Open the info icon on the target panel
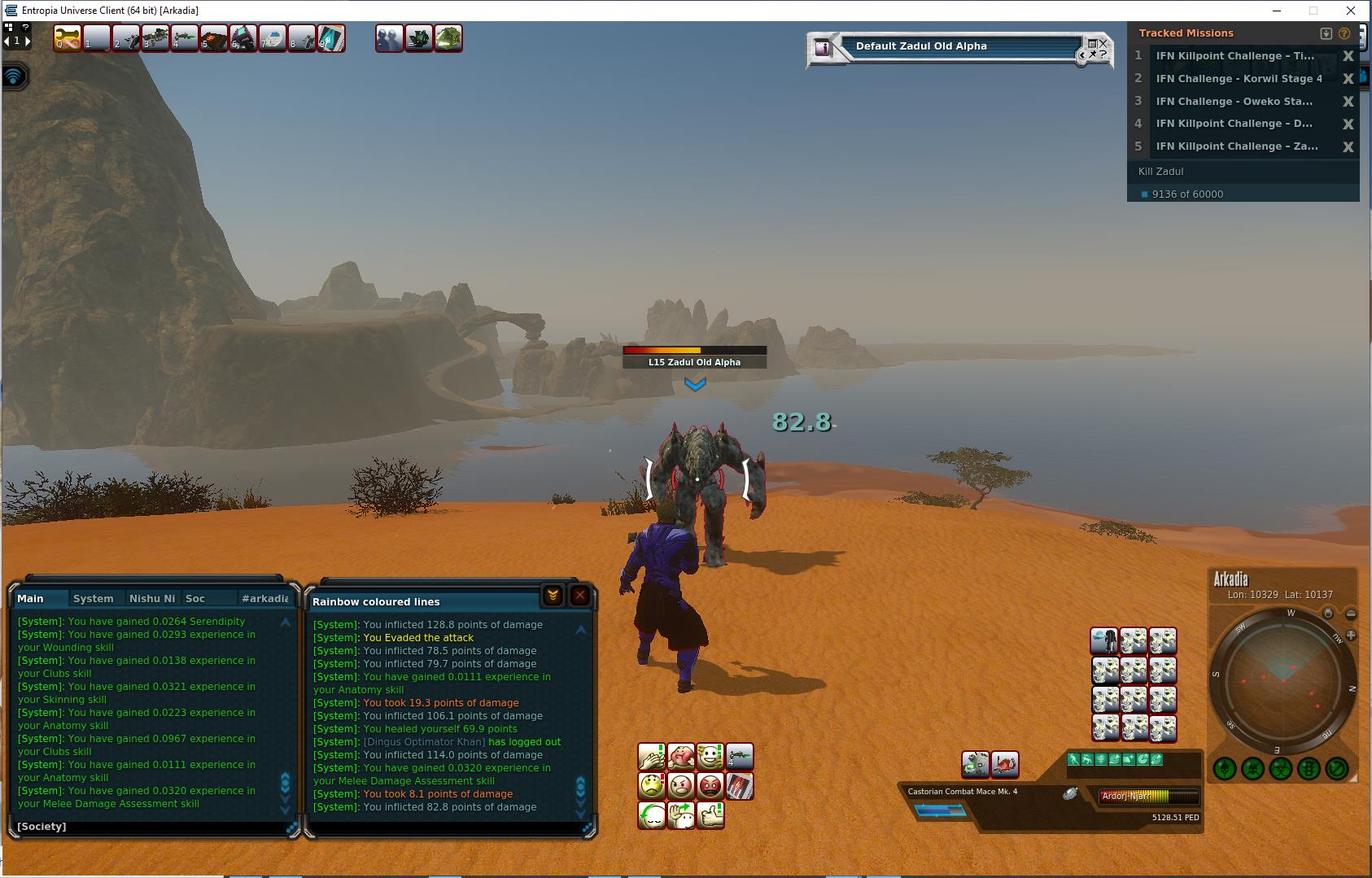The height and width of the screenshot is (878, 1372). pos(823,47)
